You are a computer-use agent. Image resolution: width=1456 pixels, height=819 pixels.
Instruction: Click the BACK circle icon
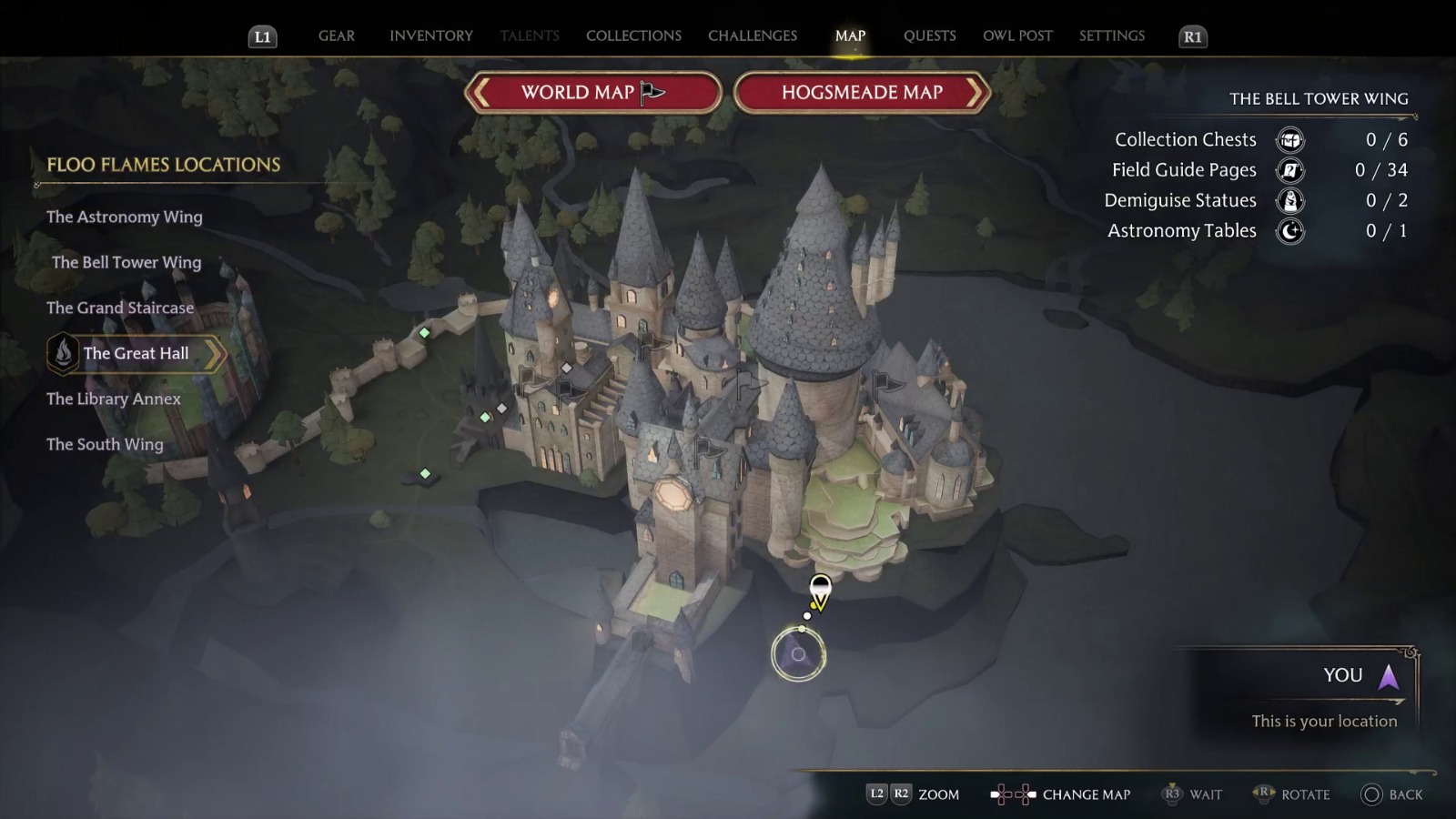pos(1373,794)
